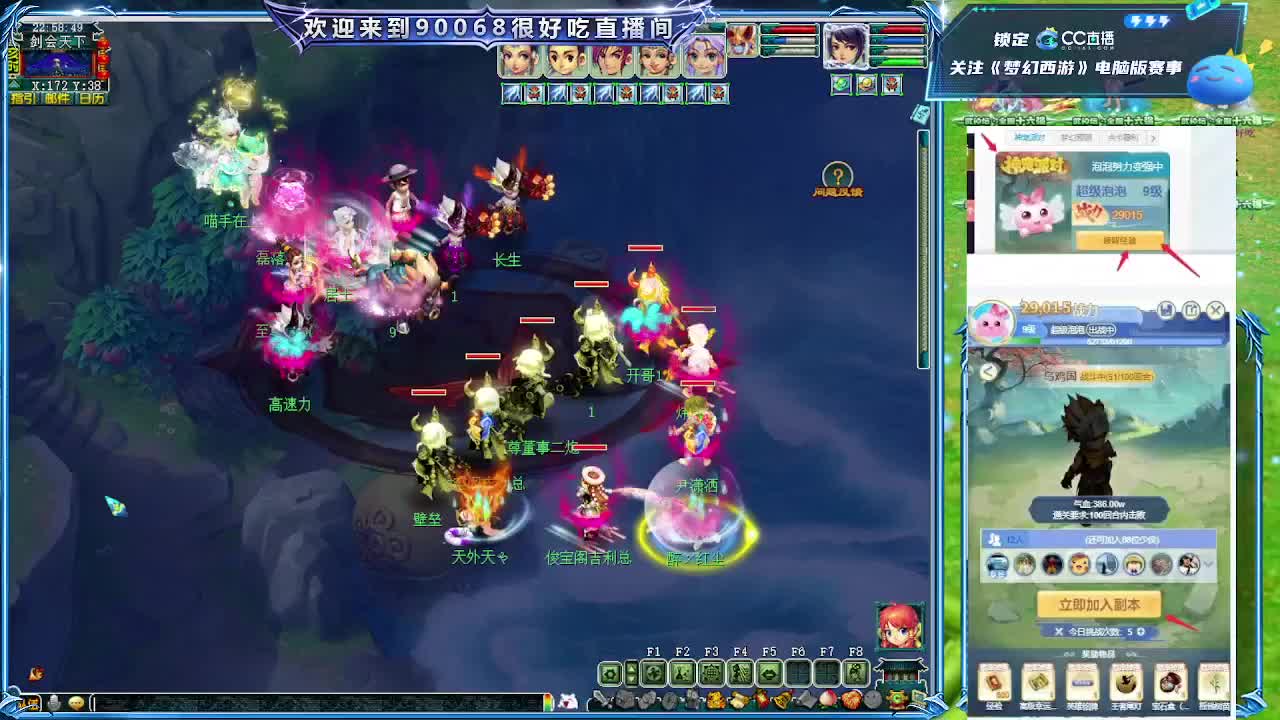Click the bell item in the quickbar

point(781,699)
